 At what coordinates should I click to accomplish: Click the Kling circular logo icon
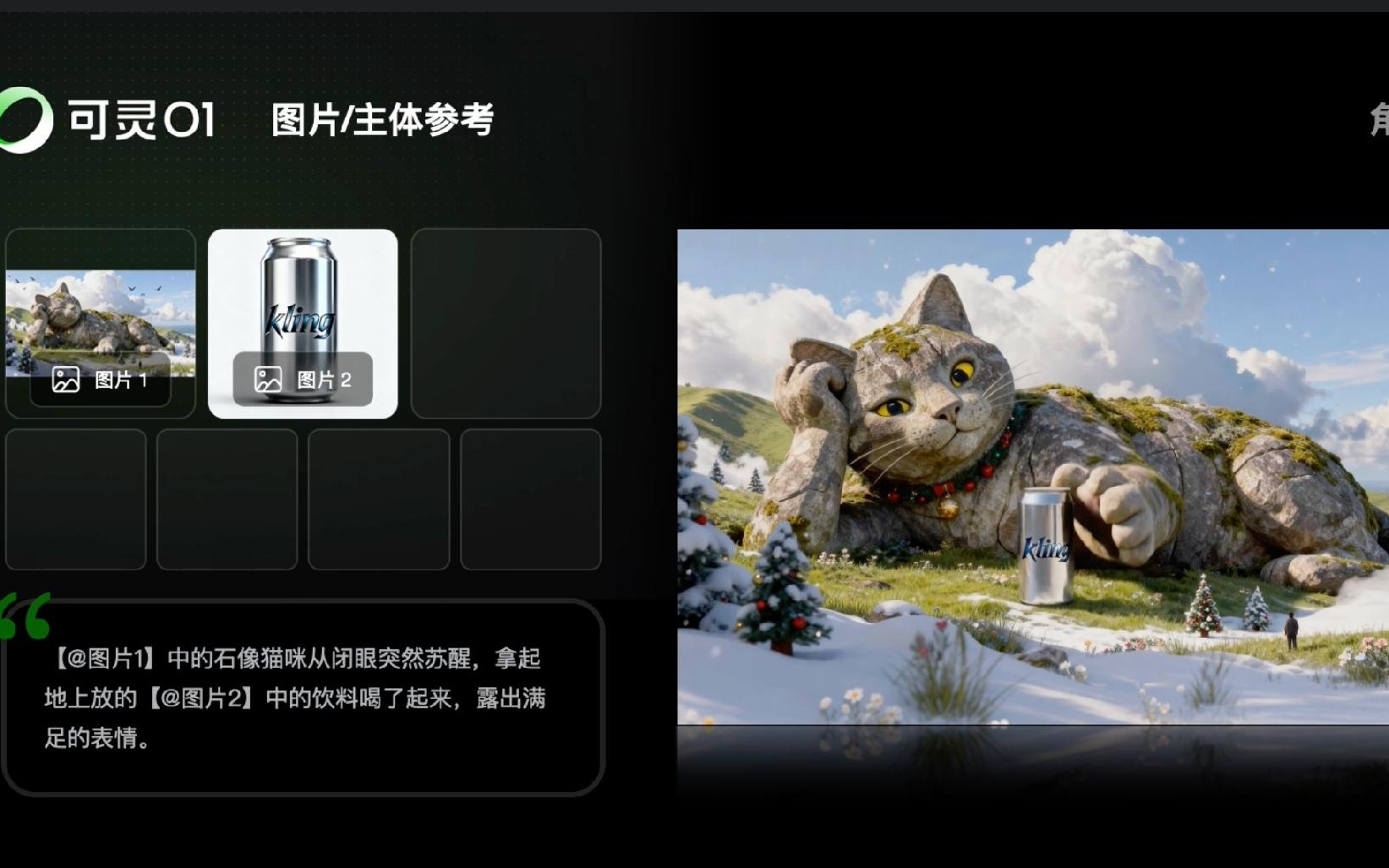pos(25,118)
